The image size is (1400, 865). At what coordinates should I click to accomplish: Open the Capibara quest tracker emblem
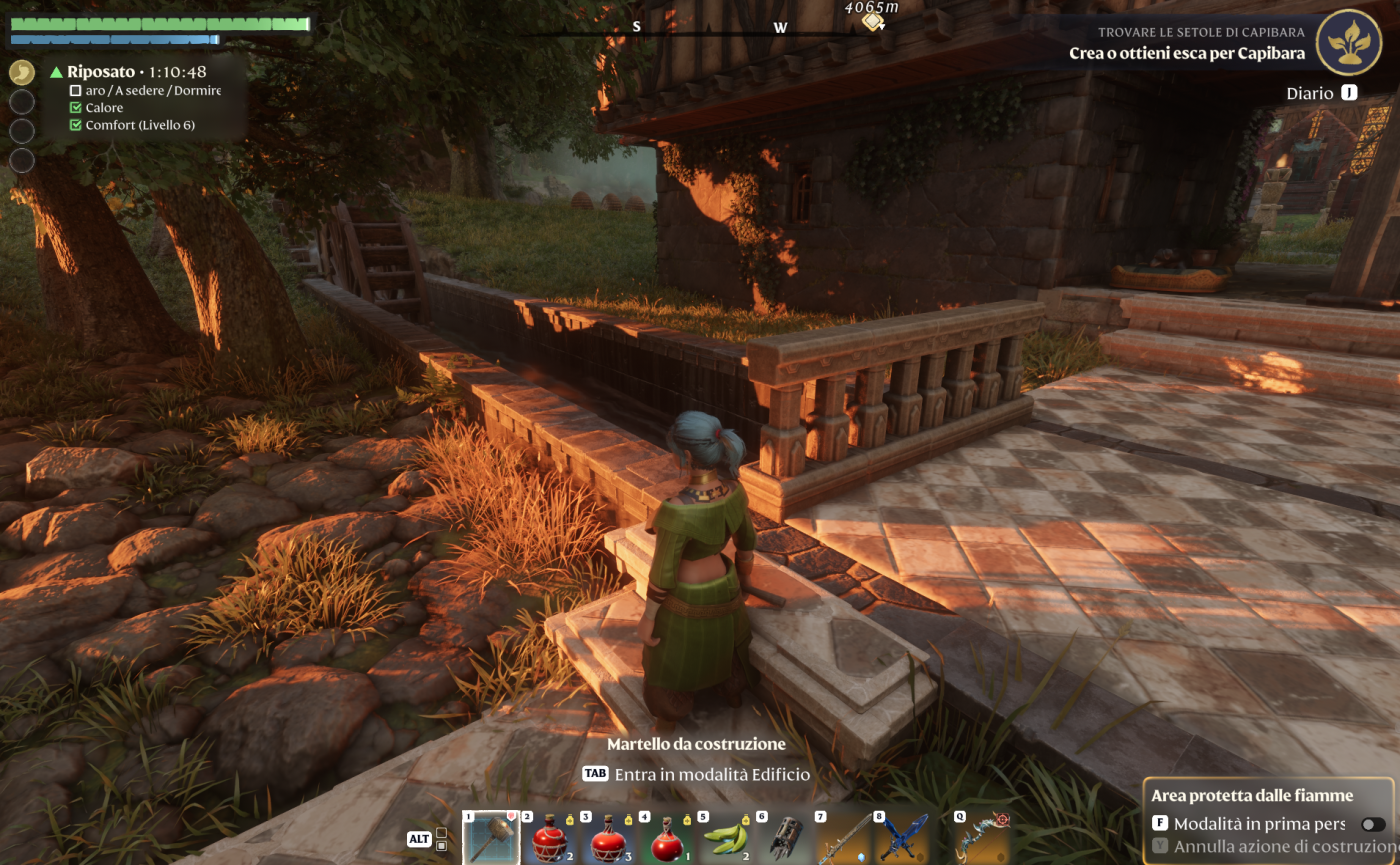click(1348, 42)
